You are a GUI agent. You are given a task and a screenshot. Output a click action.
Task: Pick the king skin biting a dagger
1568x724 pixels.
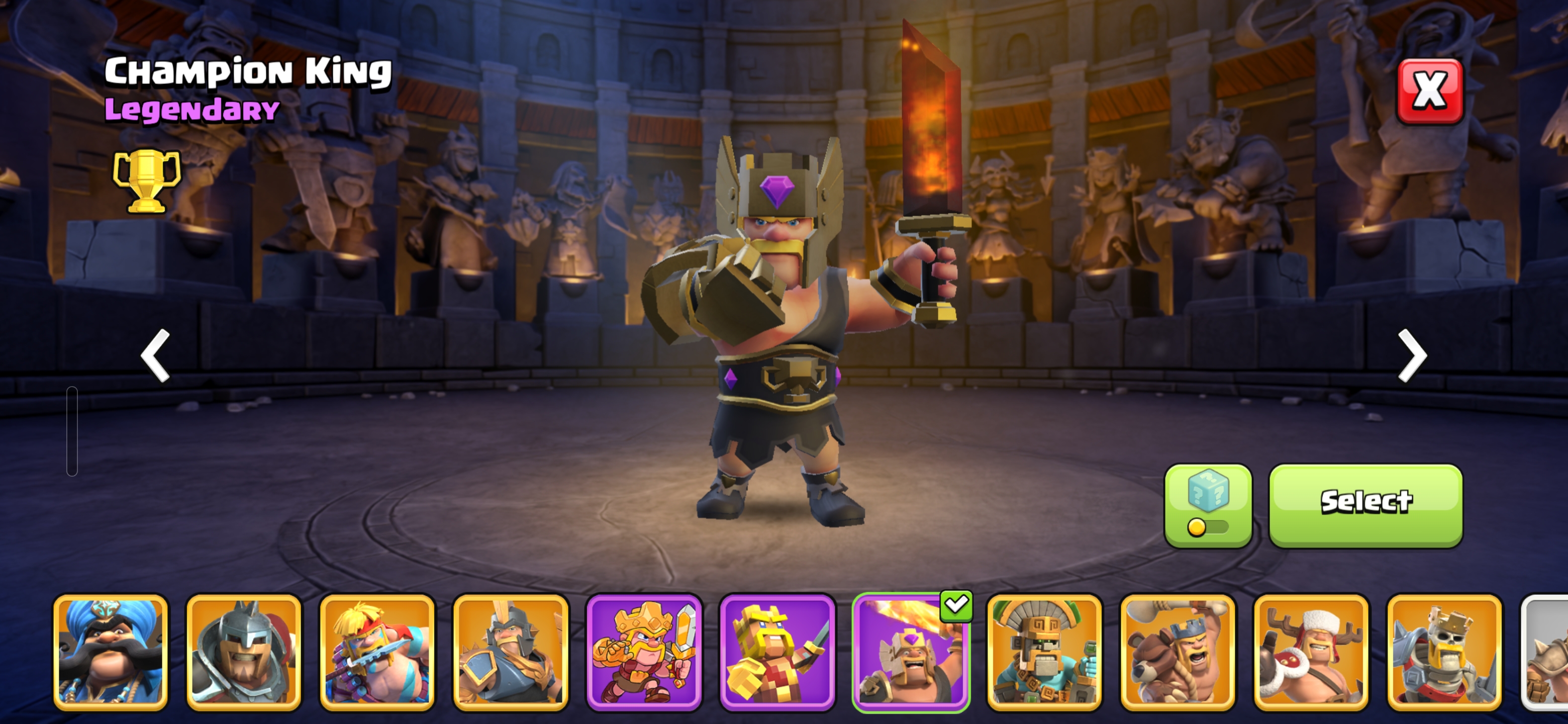(377, 652)
